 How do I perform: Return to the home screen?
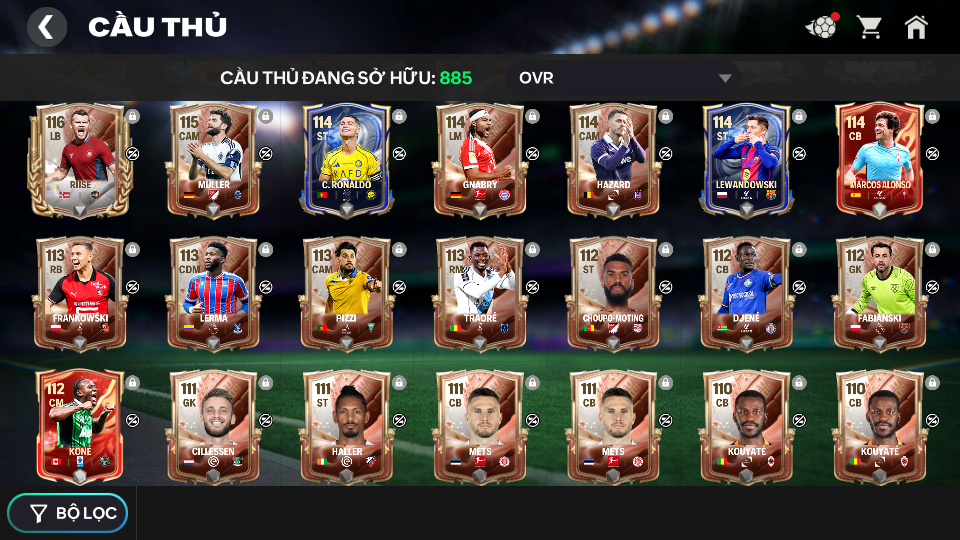[x=916, y=27]
